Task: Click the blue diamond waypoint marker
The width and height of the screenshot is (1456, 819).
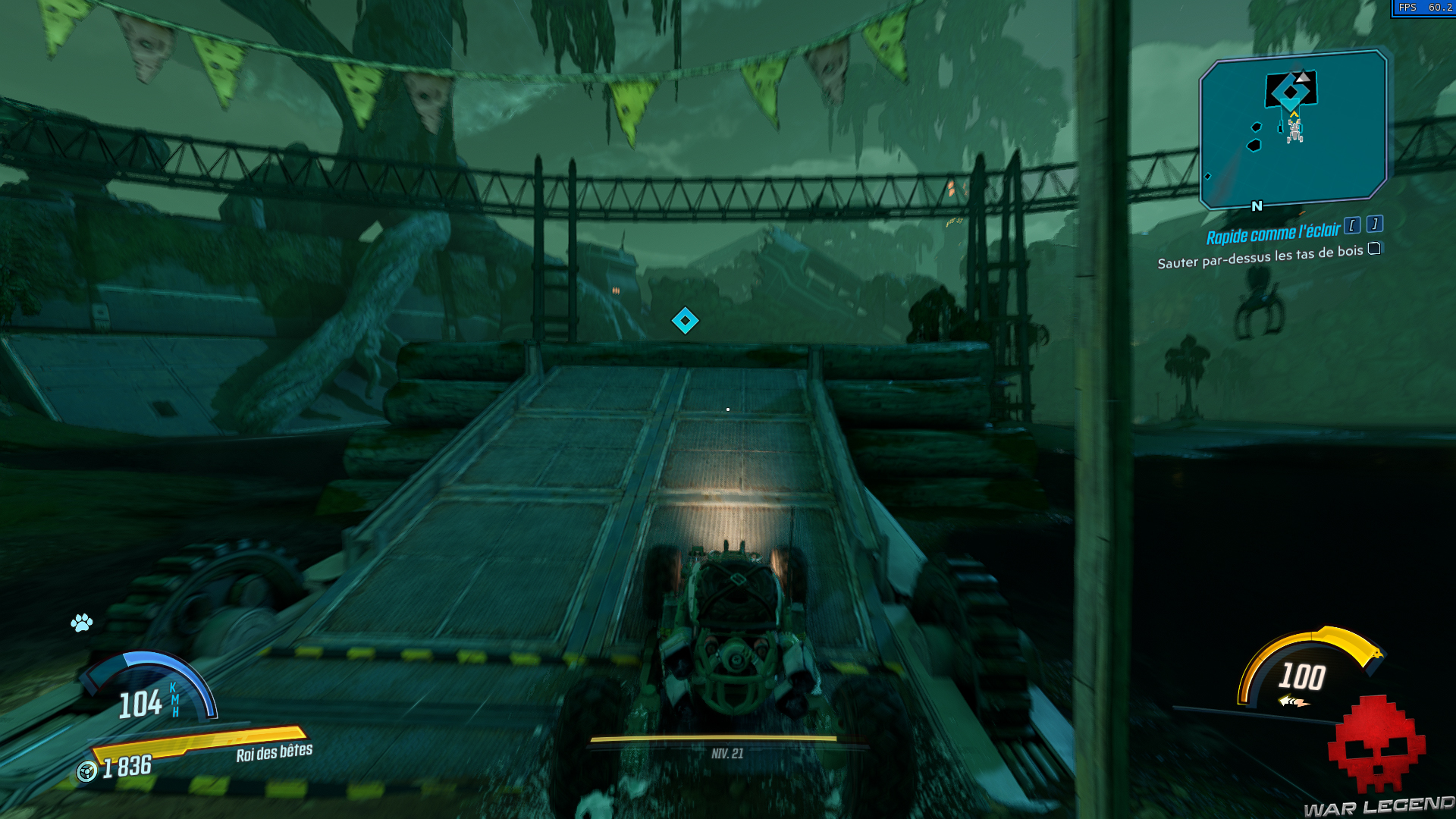Action: [x=686, y=319]
